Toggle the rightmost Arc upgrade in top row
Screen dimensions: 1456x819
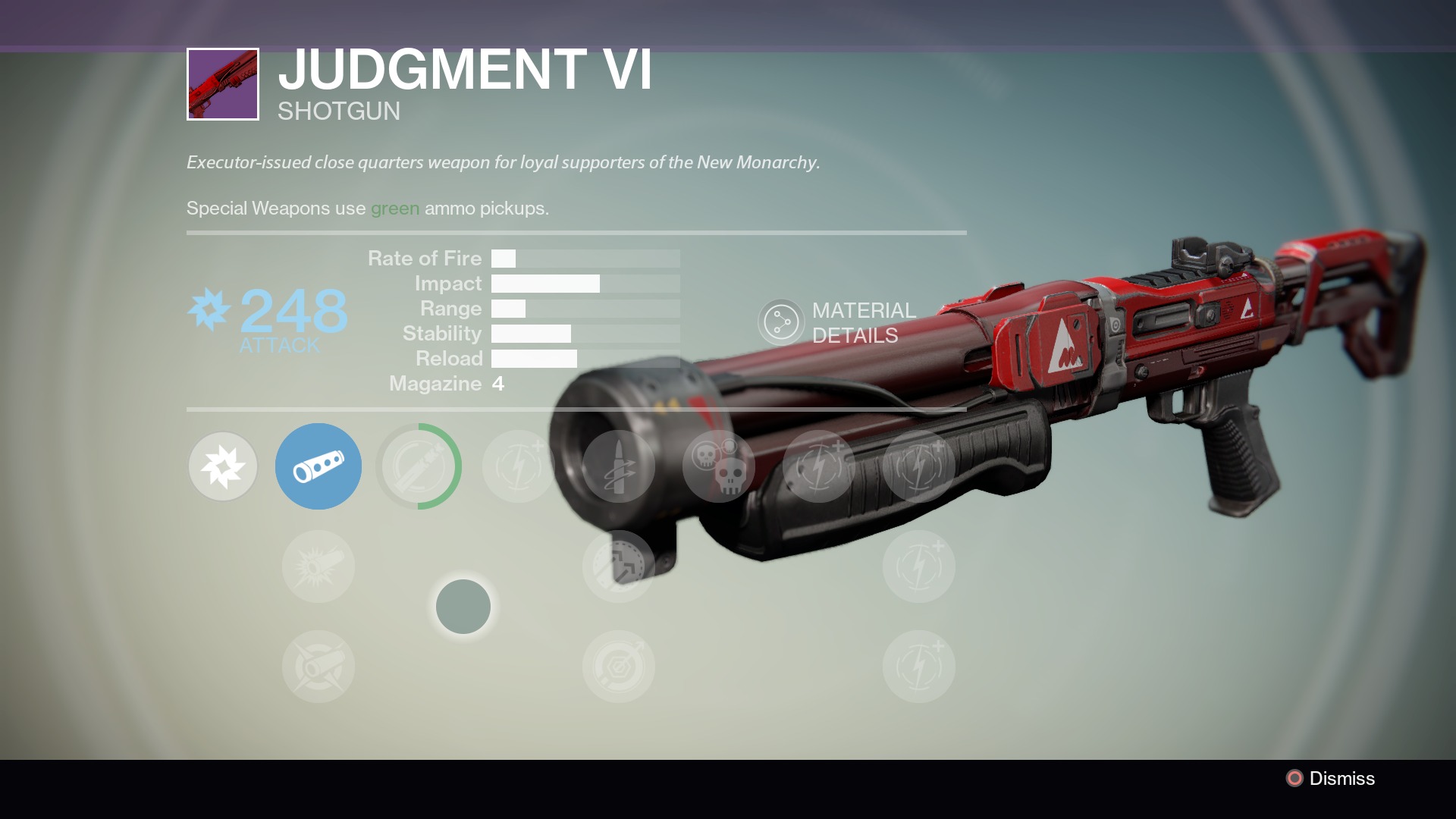pos(919,466)
